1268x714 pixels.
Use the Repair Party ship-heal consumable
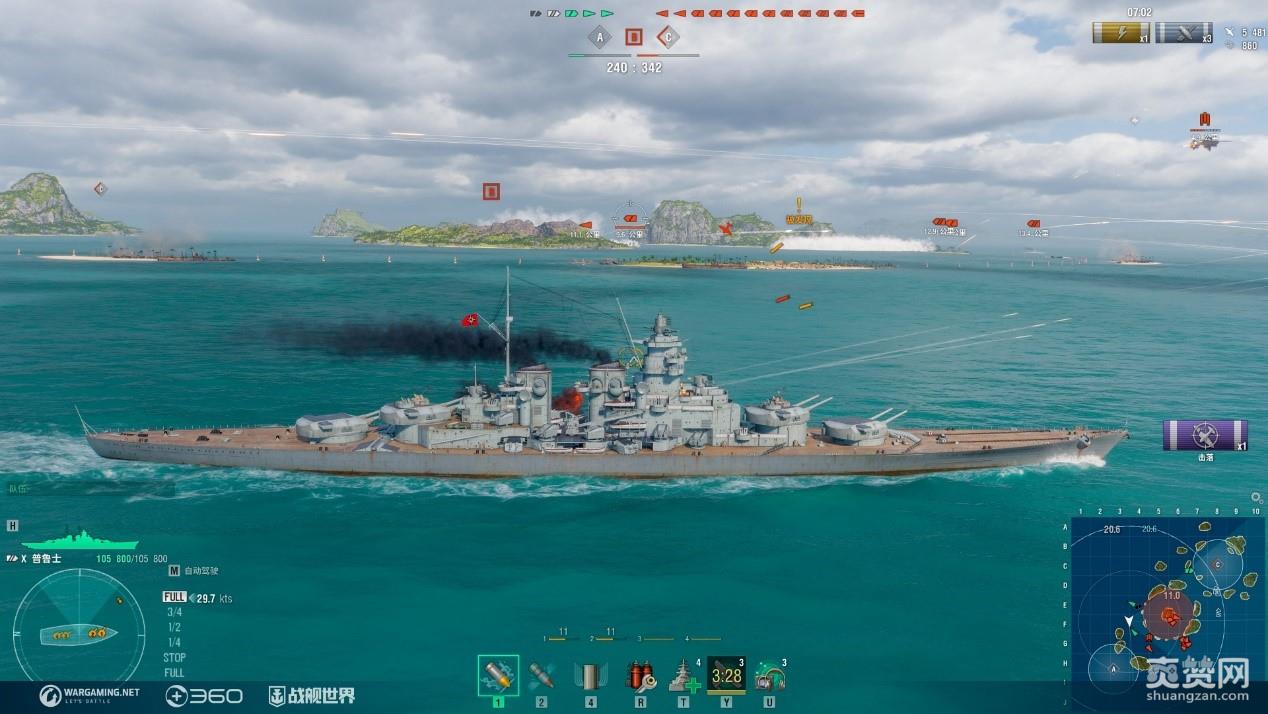pyautogui.click(x=684, y=676)
